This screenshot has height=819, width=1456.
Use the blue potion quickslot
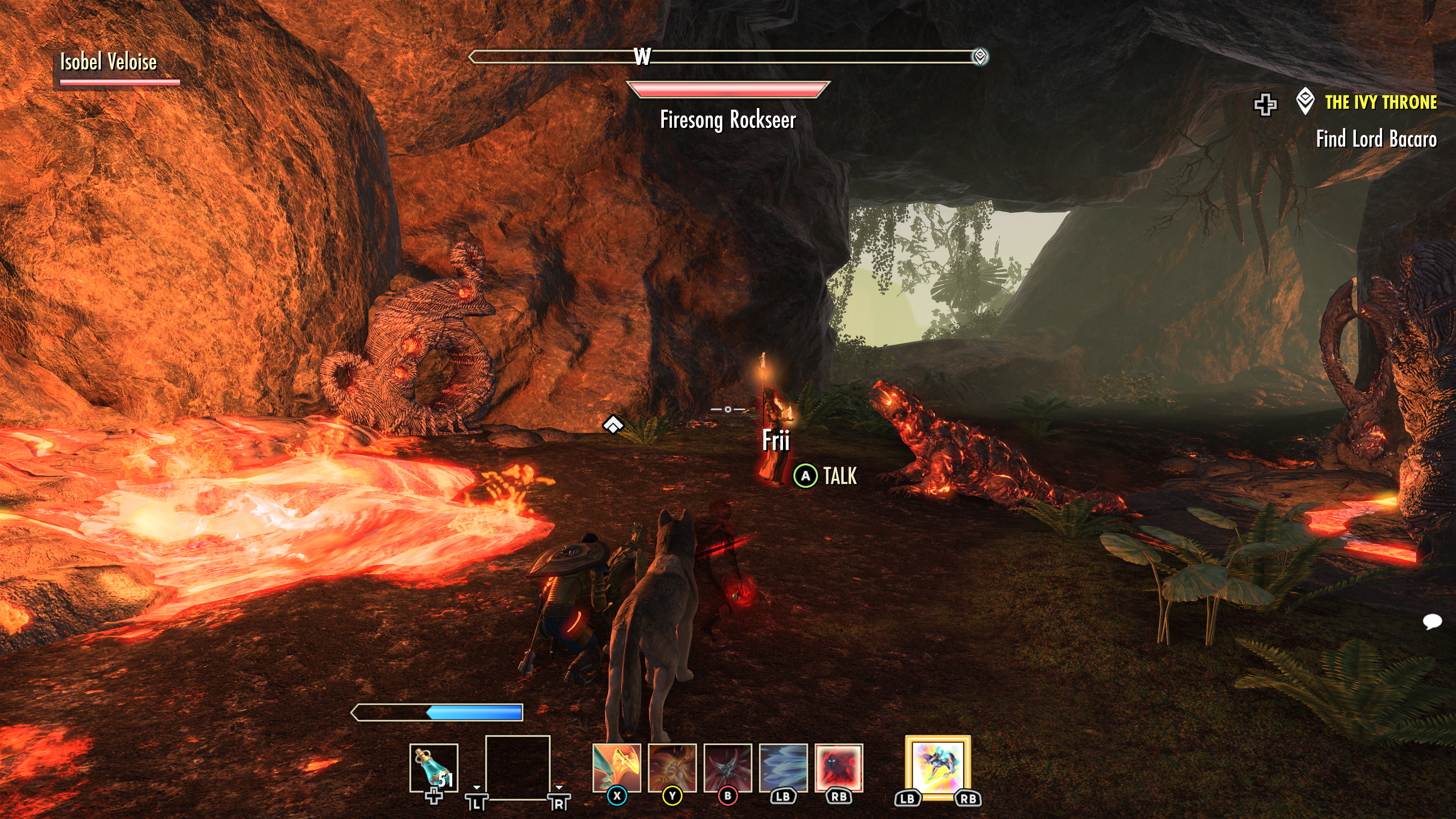[433, 767]
